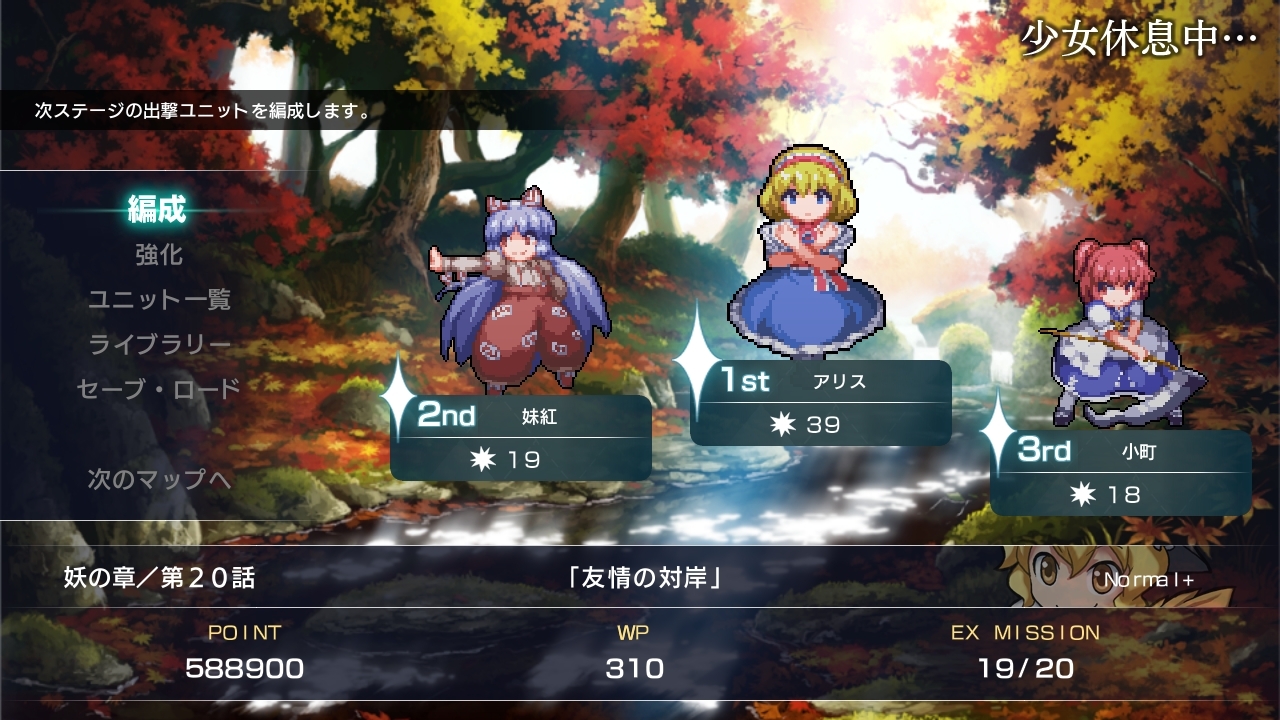Choose 次のマップへ to proceed

point(159,479)
